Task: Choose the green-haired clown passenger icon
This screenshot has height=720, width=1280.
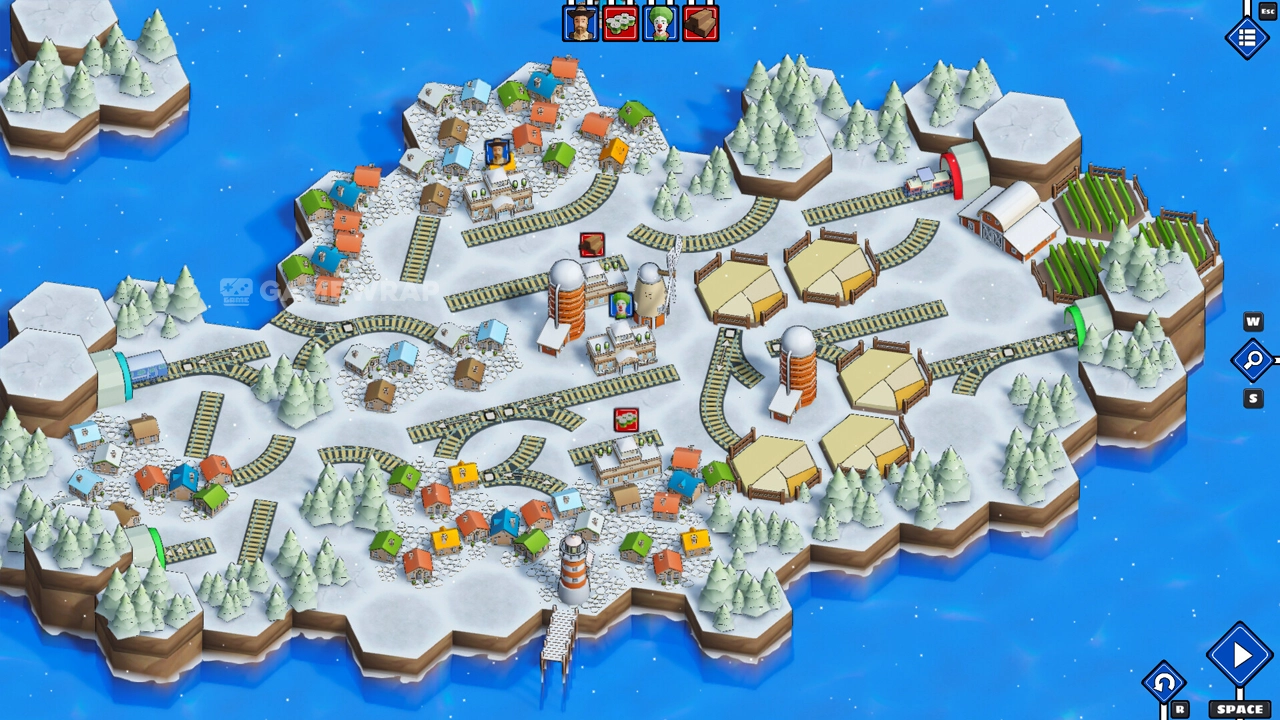Action: (x=660, y=23)
